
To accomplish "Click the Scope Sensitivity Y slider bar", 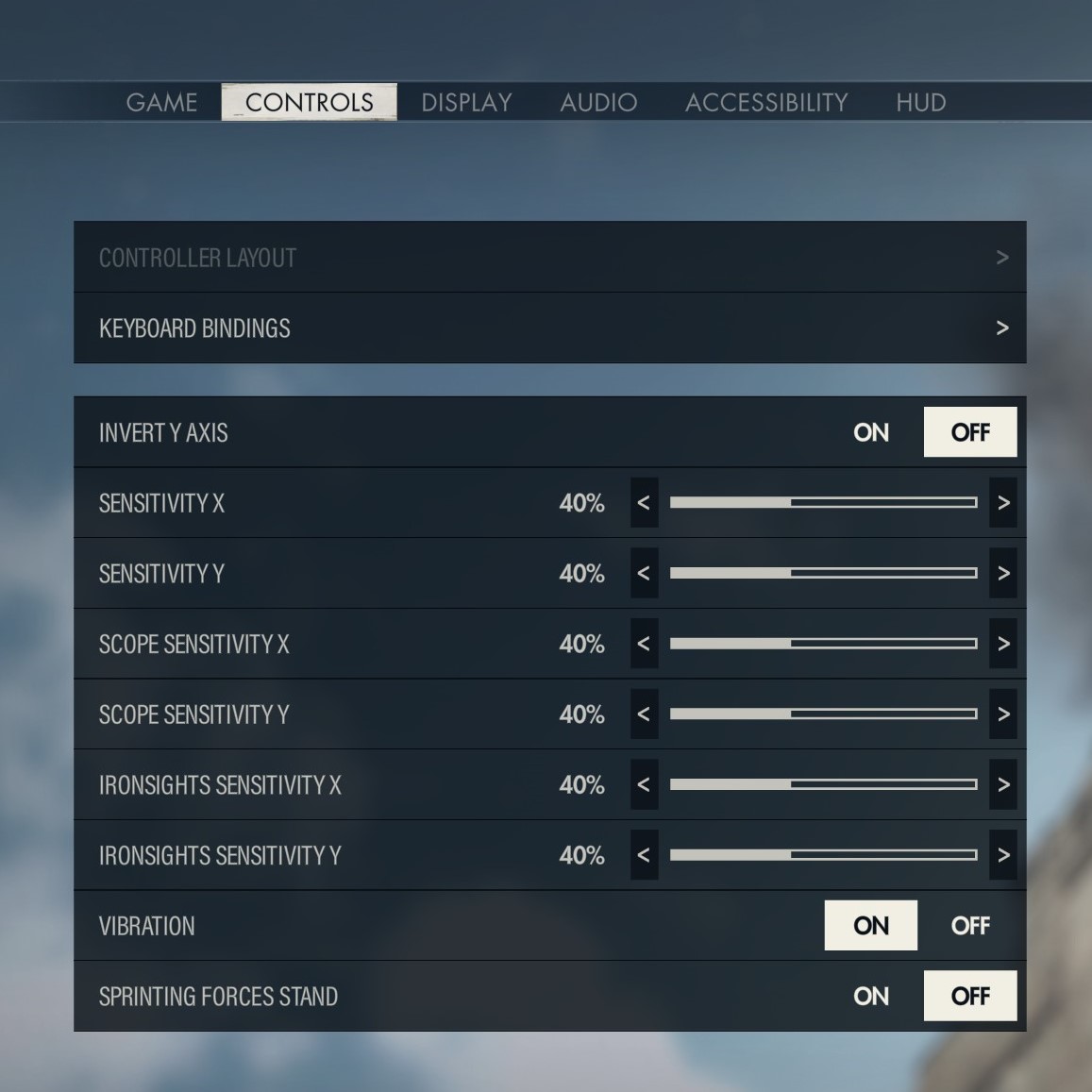I will pos(823,714).
